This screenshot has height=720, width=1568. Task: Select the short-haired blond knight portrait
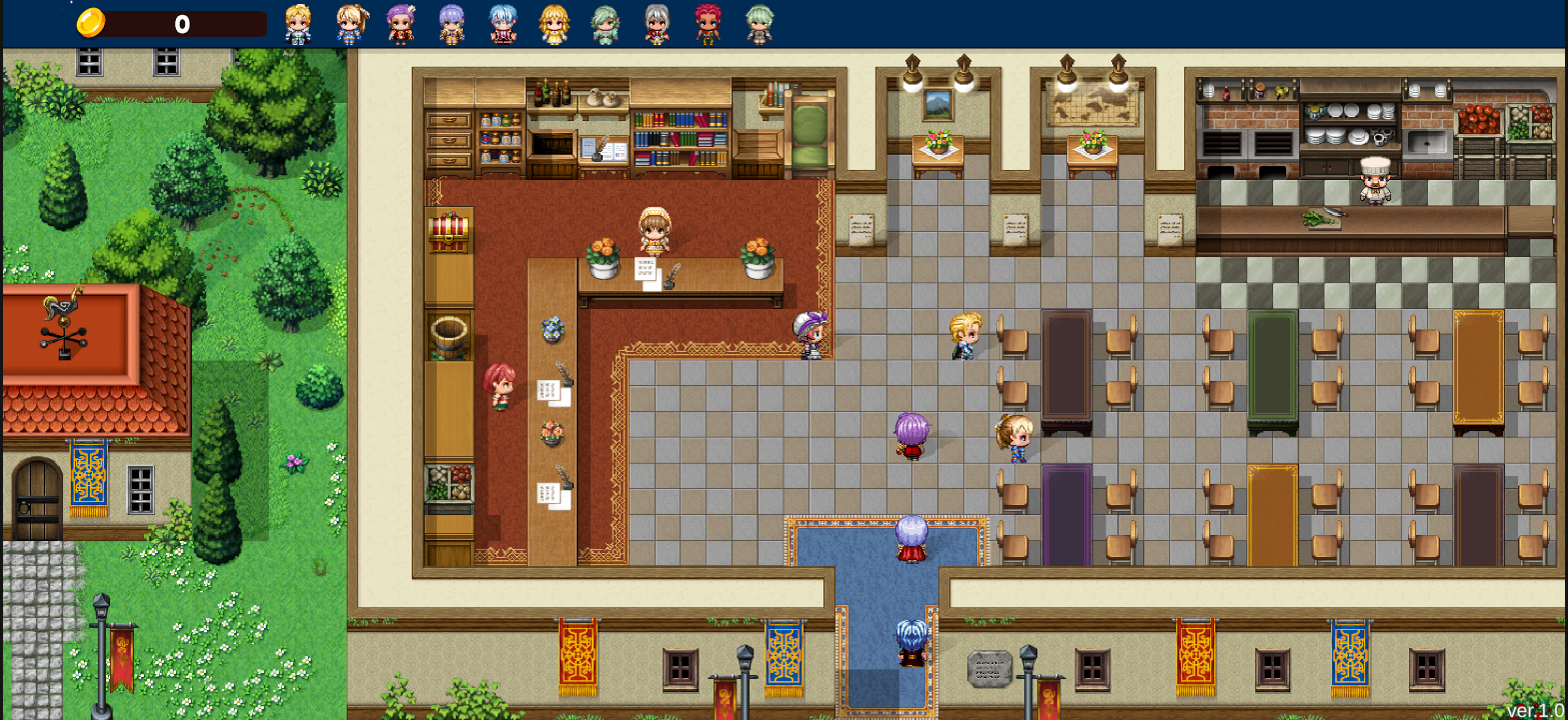(x=298, y=24)
